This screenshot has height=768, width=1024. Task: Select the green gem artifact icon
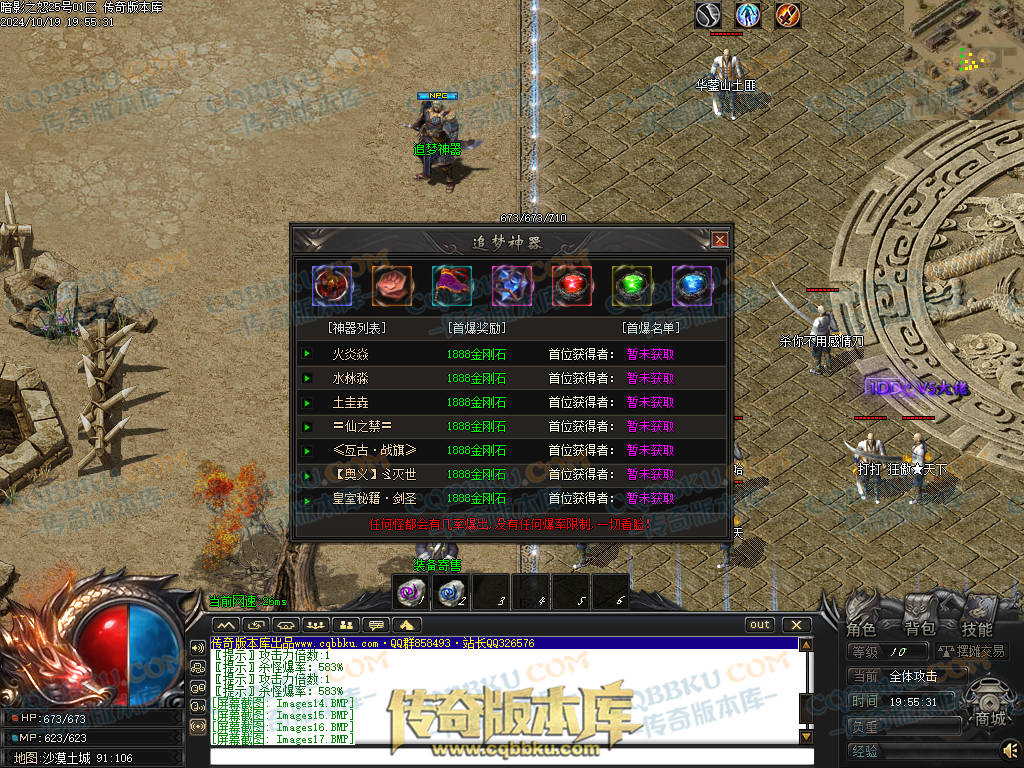[632, 286]
